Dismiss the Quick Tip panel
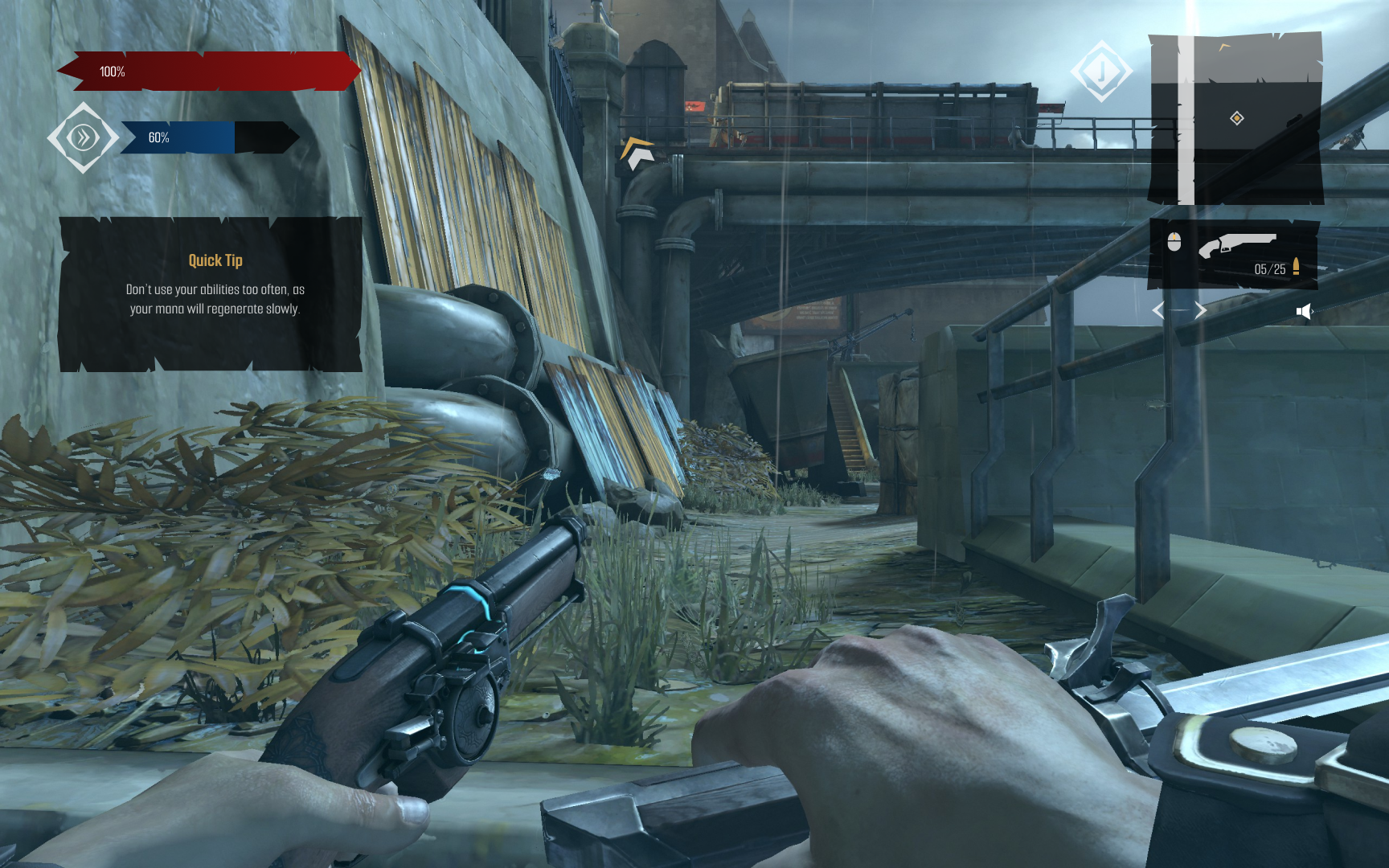 click(x=211, y=294)
